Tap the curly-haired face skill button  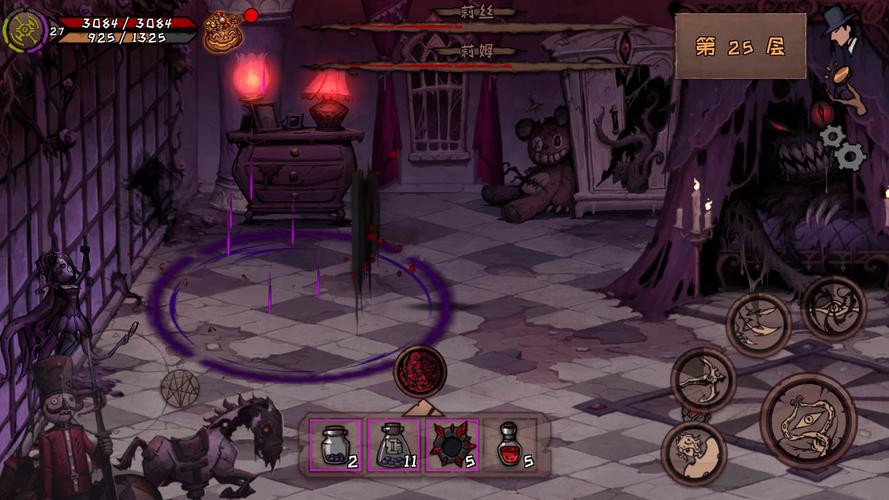pyautogui.click(x=693, y=453)
